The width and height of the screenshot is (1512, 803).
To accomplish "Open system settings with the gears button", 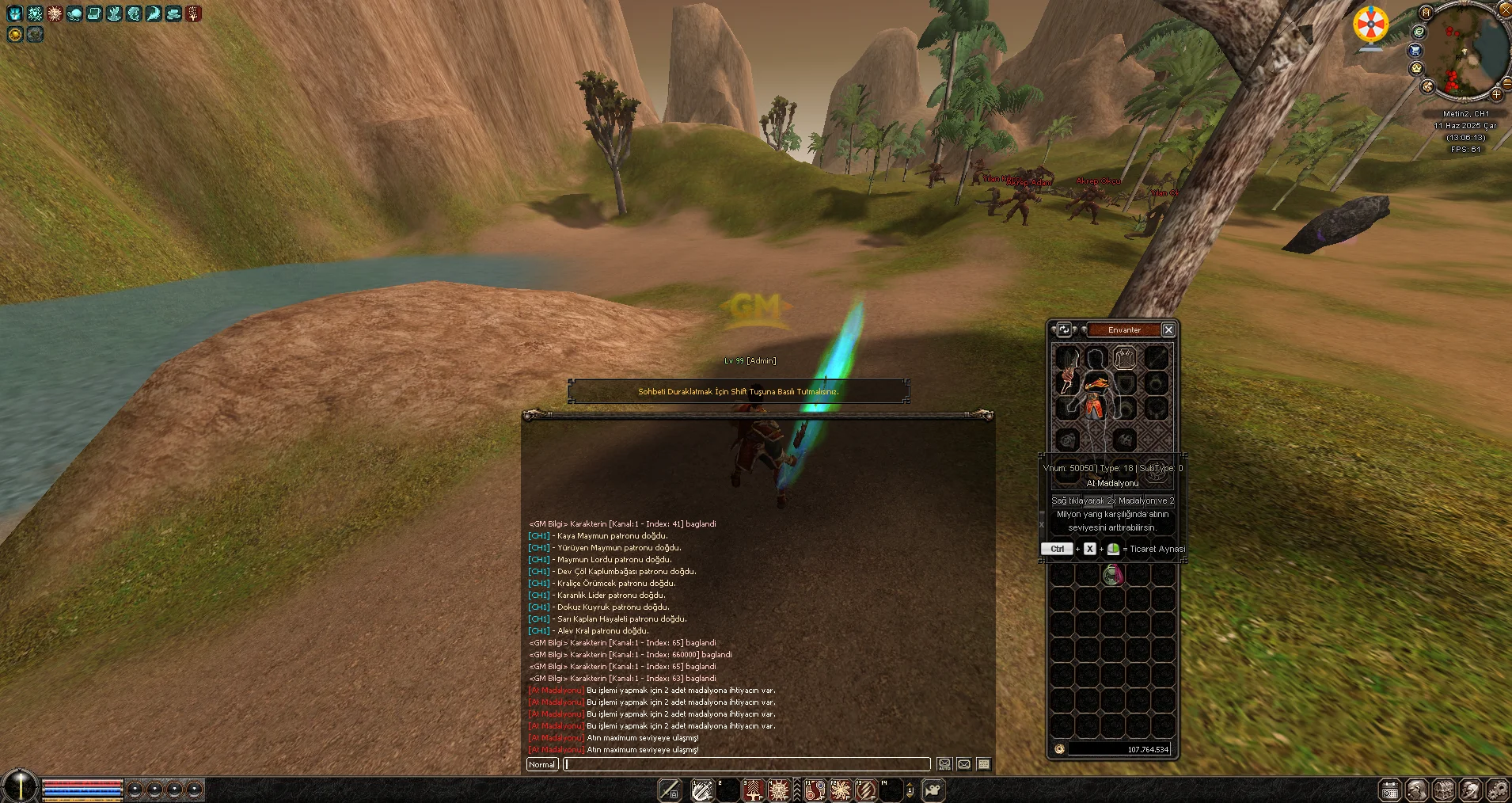I will [x=1497, y=790].
